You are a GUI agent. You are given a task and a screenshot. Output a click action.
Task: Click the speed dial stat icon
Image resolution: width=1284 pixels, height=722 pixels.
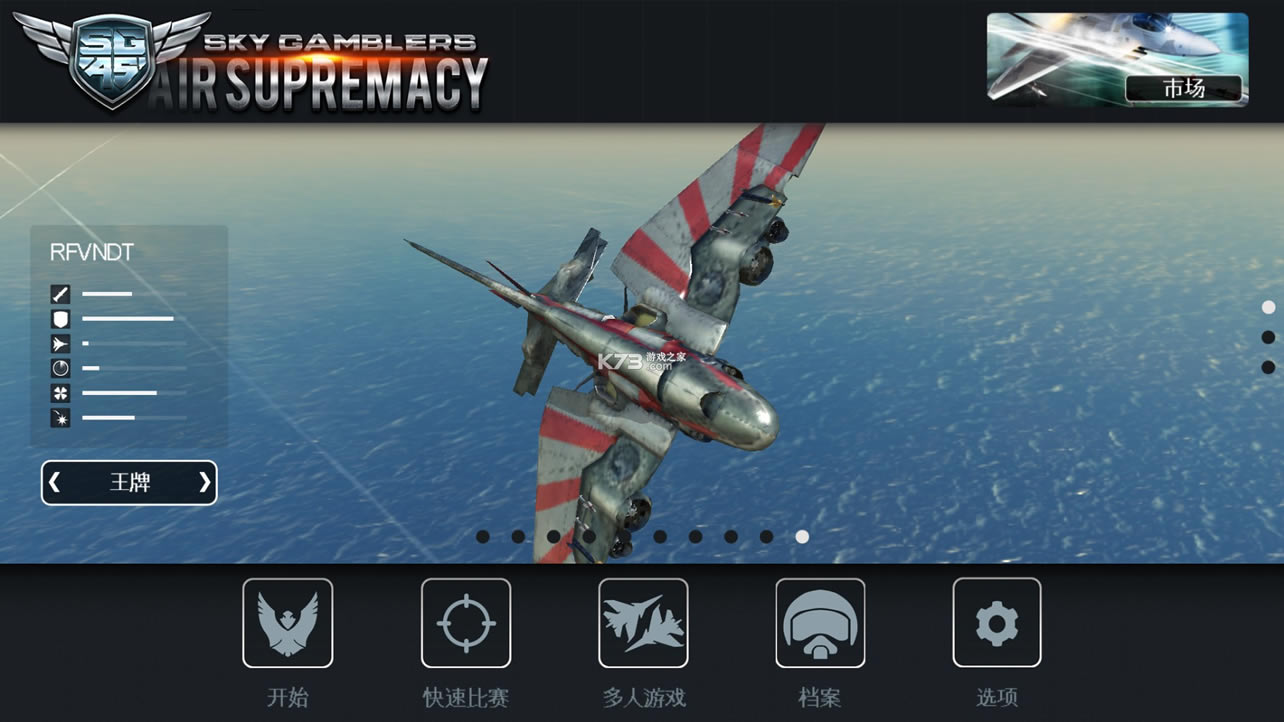coord(60,368)
